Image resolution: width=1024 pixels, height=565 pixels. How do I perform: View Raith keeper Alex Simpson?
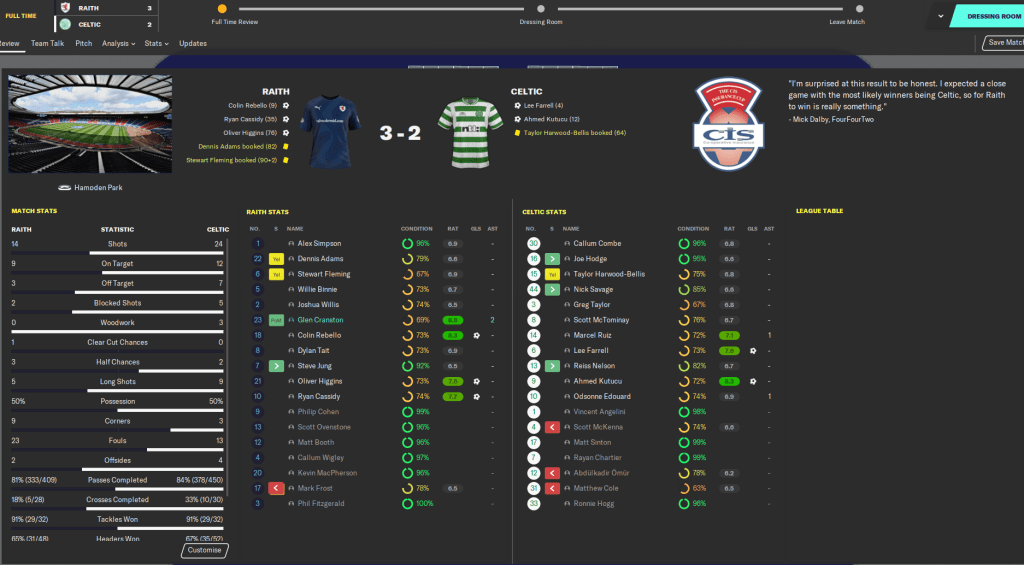(320, 244)
